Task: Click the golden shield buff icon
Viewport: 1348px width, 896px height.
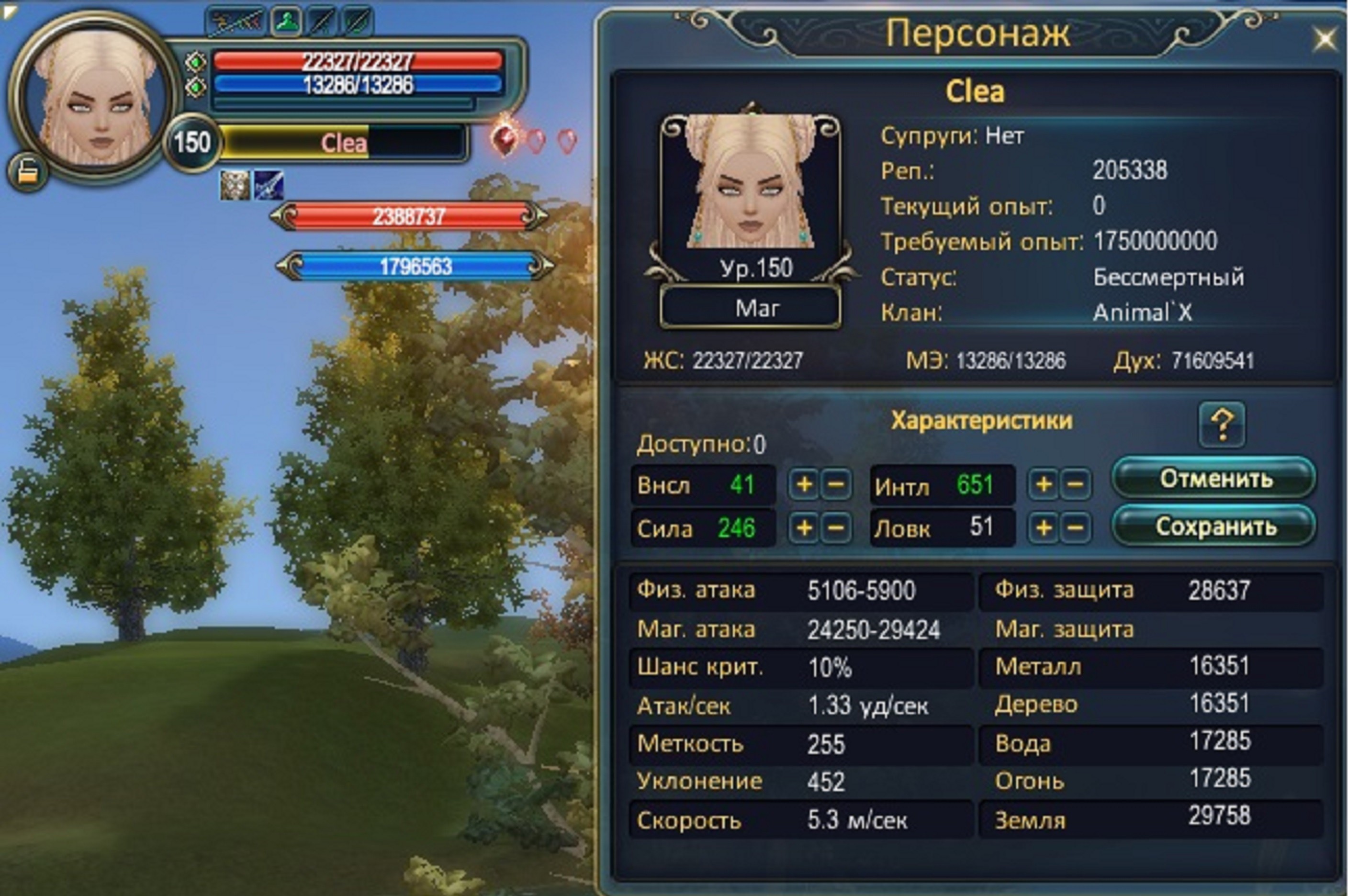Action: point(235,185)
